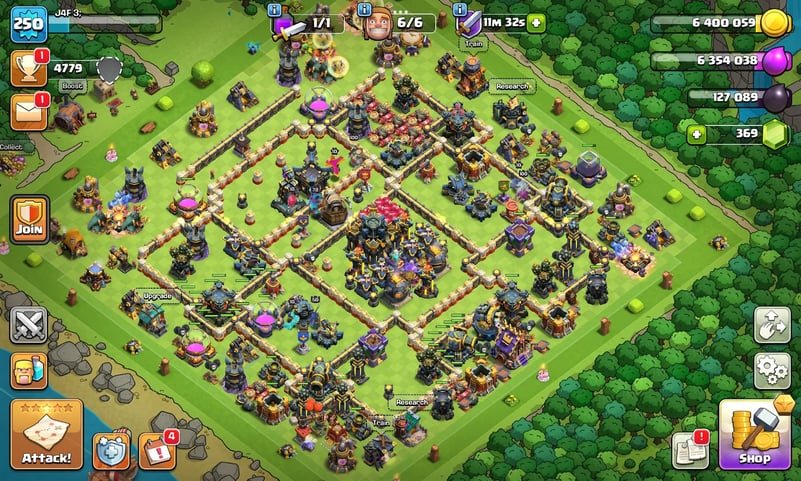801x481 pixels.
Task: Open the blue shield protection button
Action: click(111, 451)
